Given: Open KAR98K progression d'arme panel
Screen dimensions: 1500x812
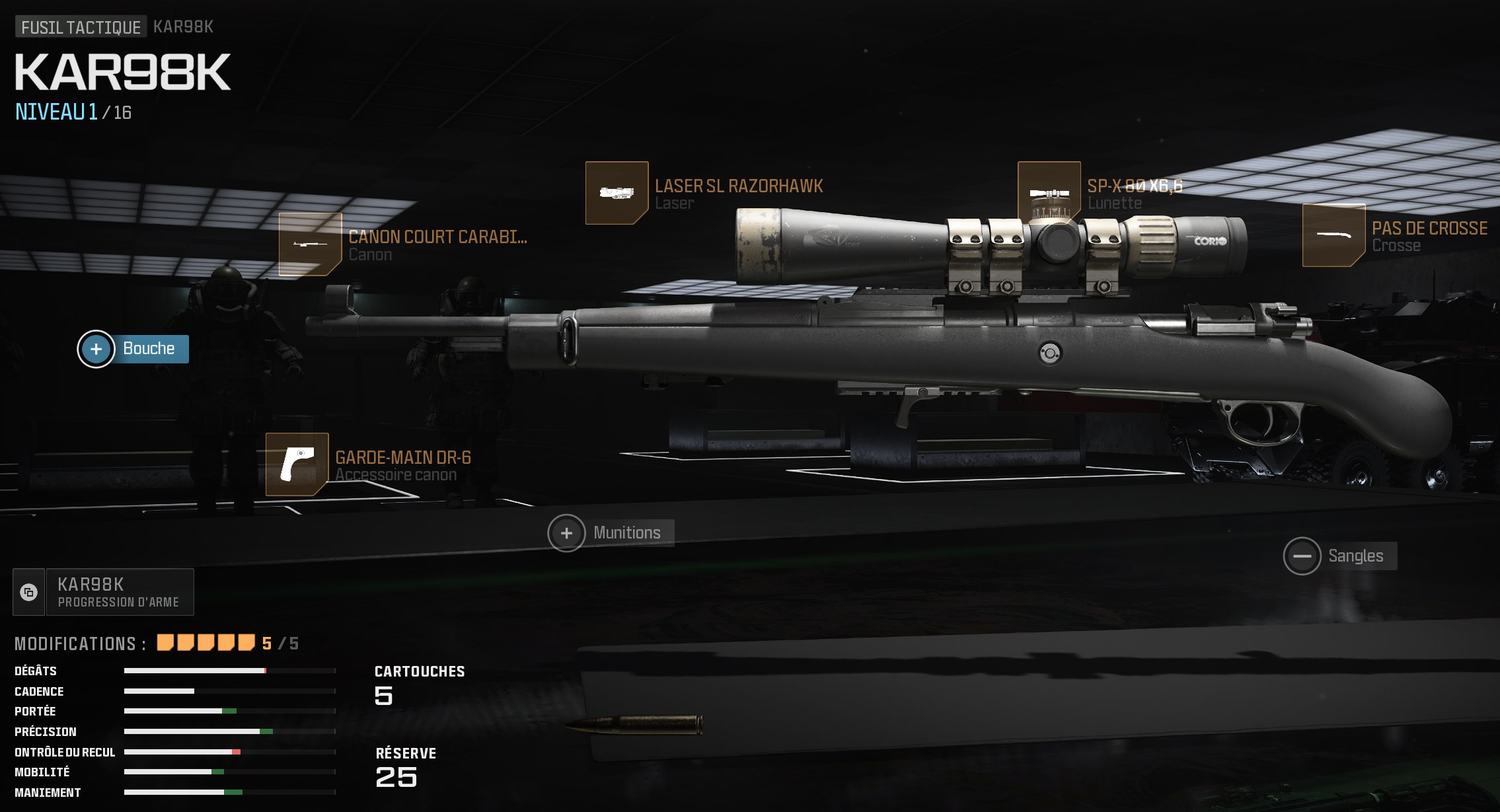Looking at the screenshot, I should [x=119, y=592].
